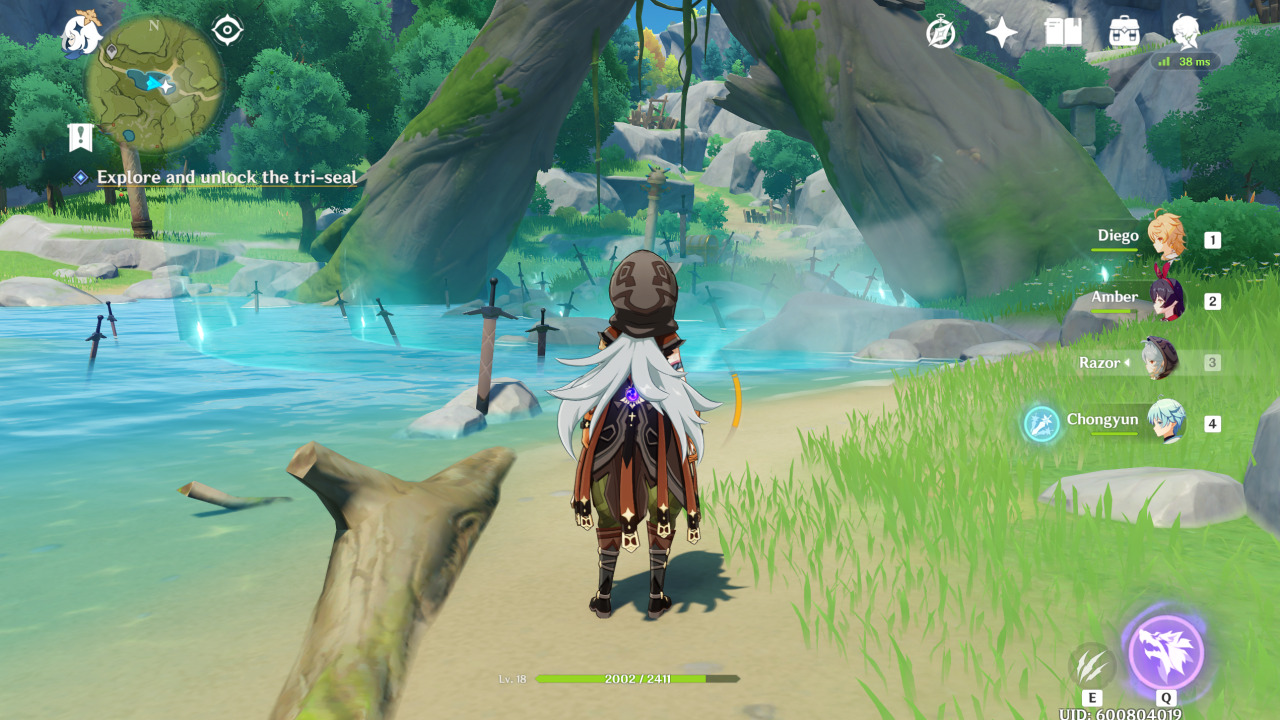Switch to party member Diego
1280x720 pixels.
1165,238
